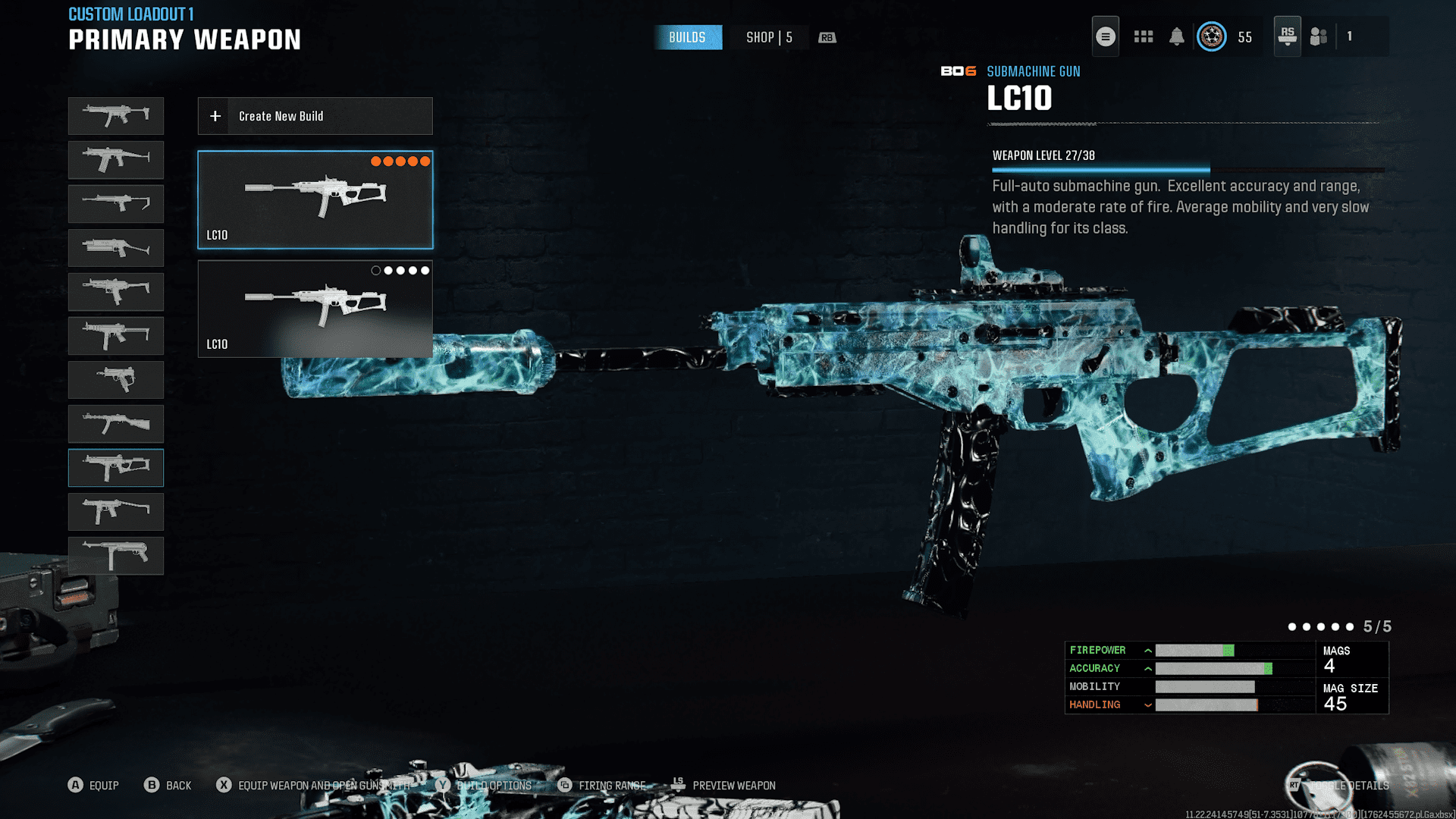1456x819 pixels.
Task: Click the Create New Build button
Action: point(315,116)
